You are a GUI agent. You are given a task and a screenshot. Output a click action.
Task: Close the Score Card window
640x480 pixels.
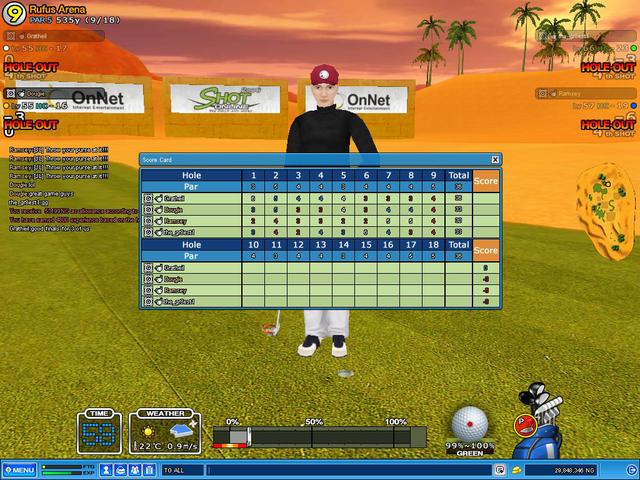coord(495,159)
